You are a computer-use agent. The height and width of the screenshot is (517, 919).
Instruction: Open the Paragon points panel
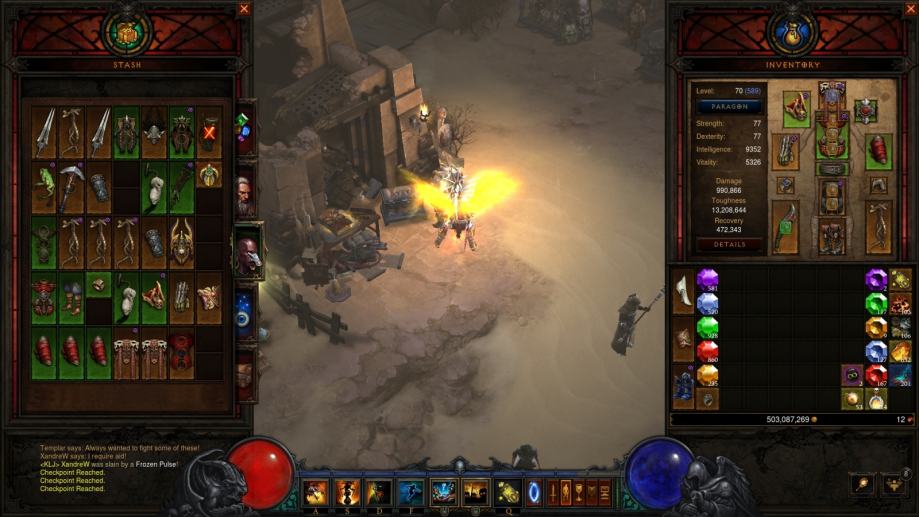729,106
